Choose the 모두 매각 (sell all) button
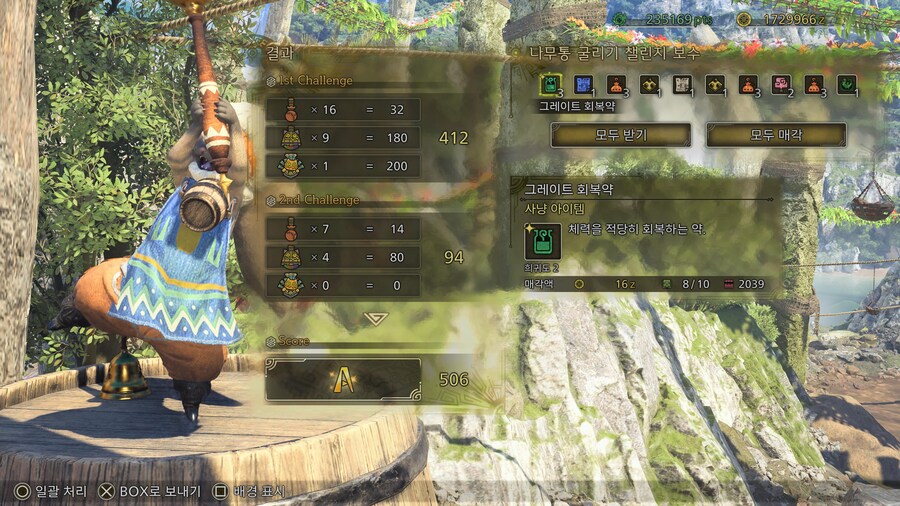This screenshot has height=506, width=900. point(775,135)
